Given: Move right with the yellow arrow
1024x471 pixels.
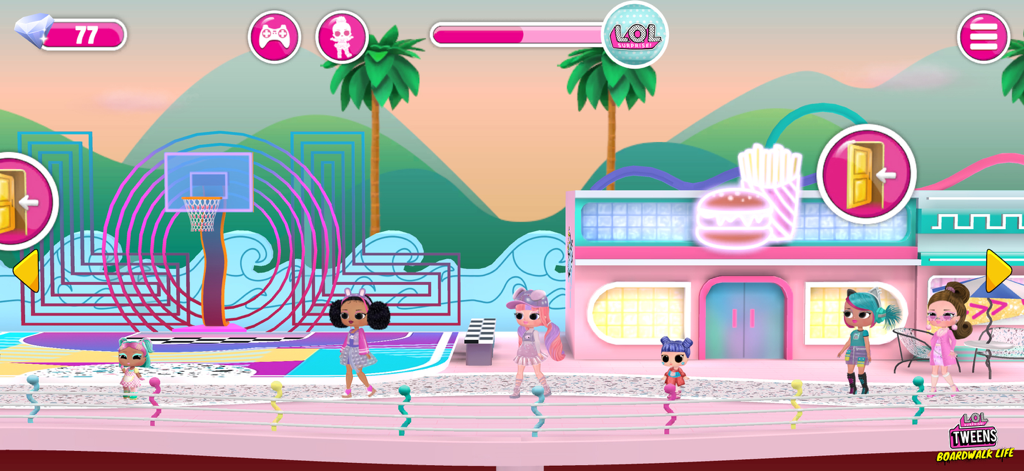Looking at the screenshot, I should click(998, 271).
